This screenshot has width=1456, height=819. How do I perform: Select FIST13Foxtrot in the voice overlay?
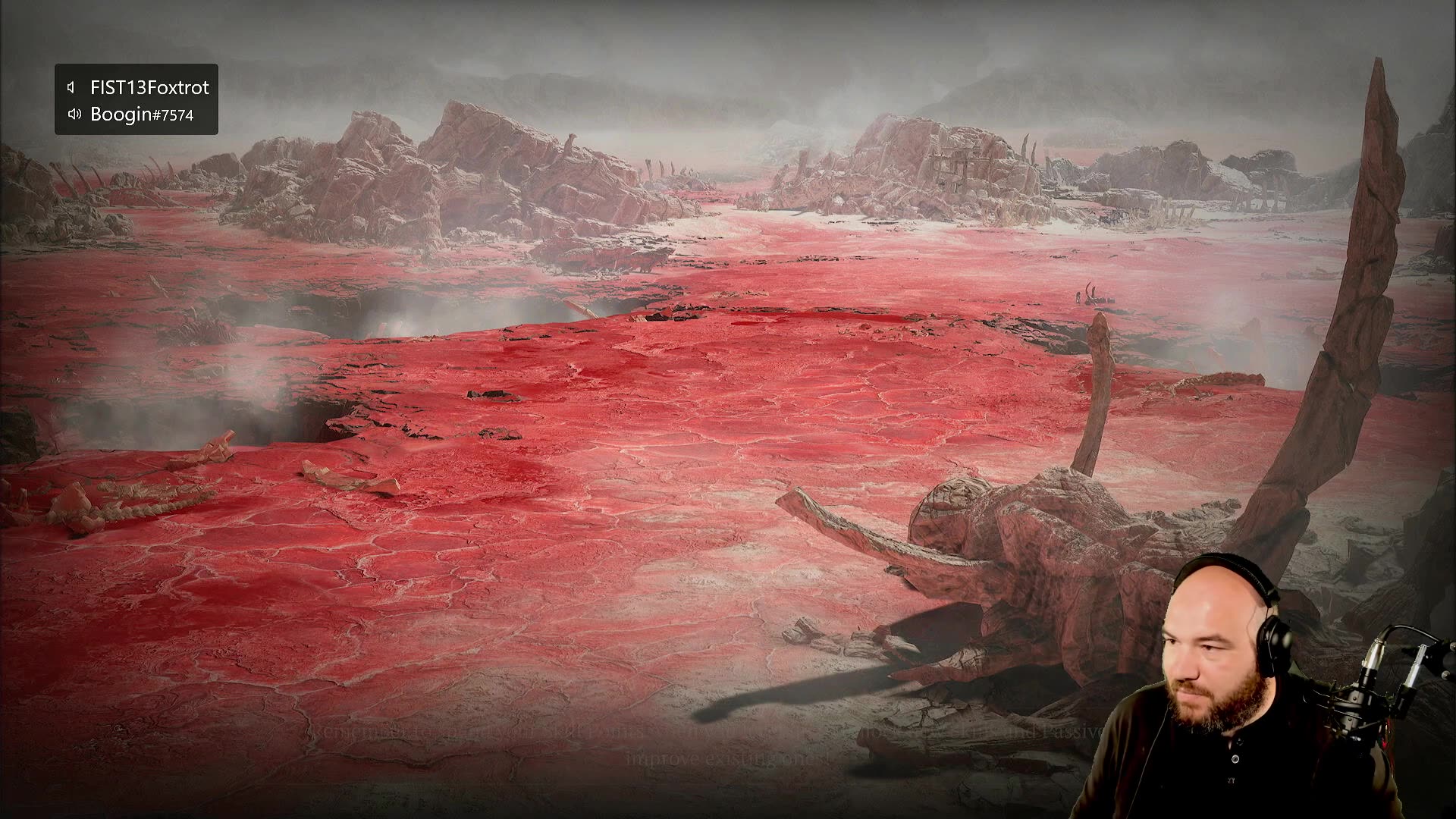point(149,87)
